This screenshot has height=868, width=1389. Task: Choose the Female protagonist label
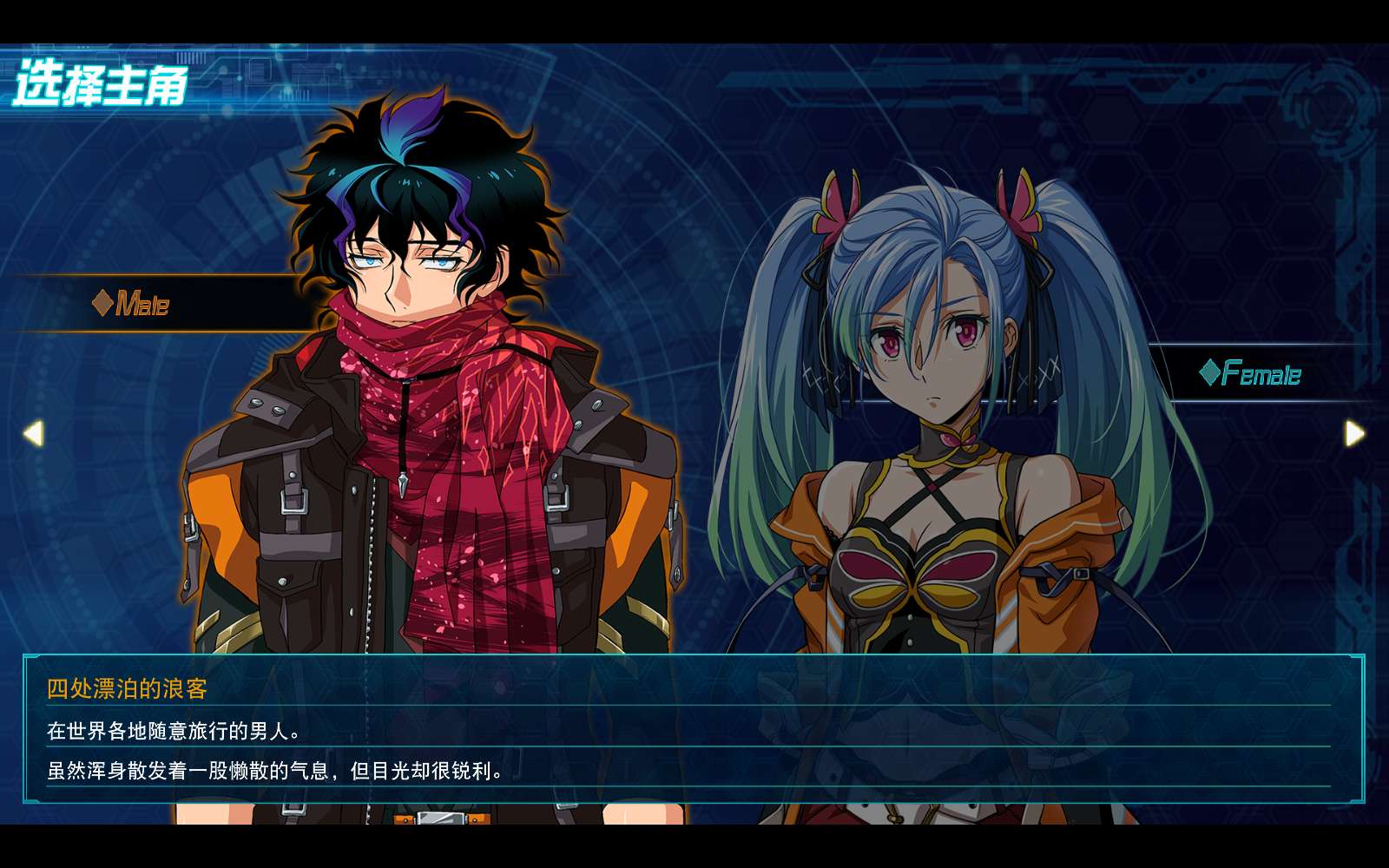tap(1251, 373)
